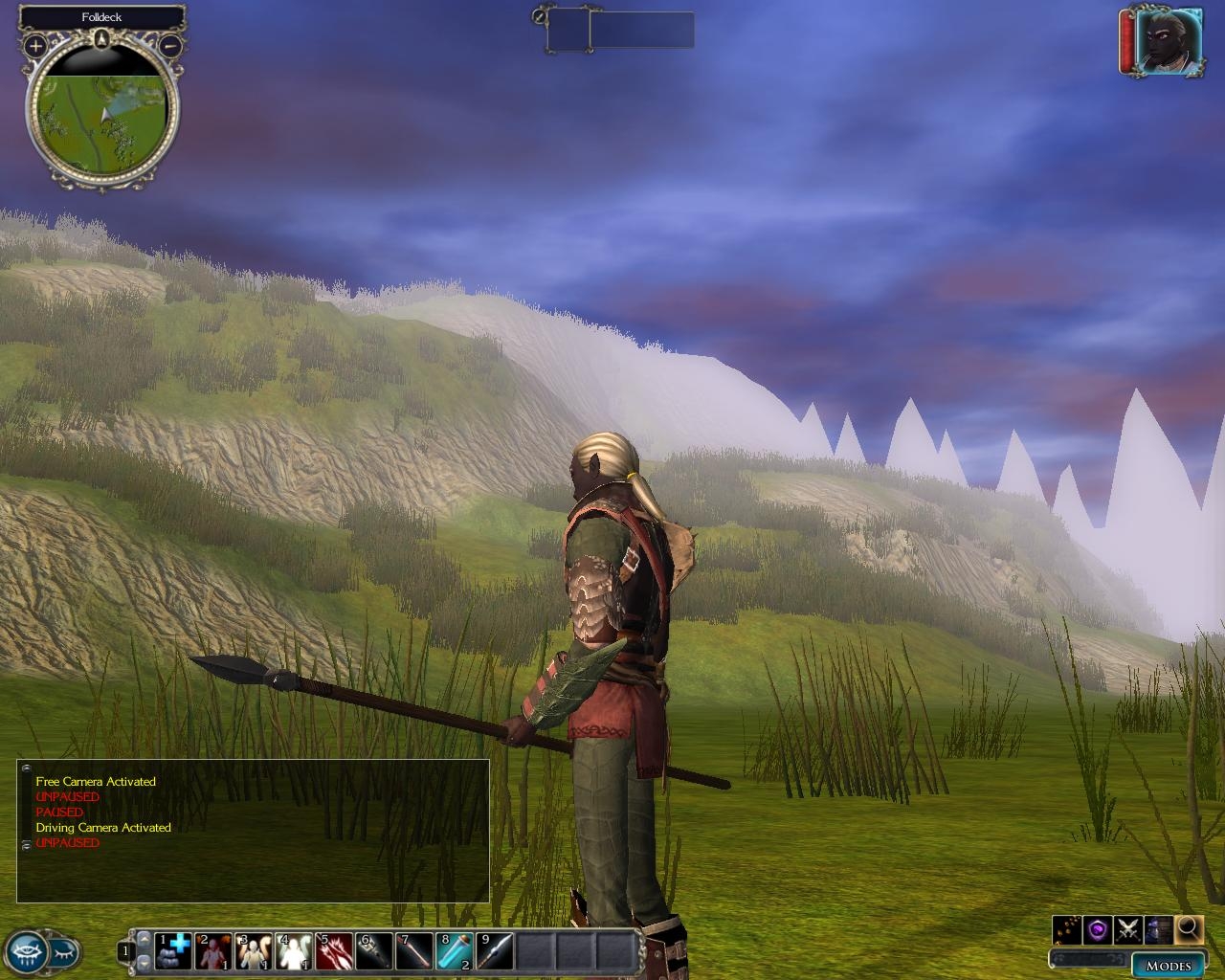Viewport: 1225px width, 980px height.
Task: Use the blue potion in slot 8
Action: pos(456,951)
